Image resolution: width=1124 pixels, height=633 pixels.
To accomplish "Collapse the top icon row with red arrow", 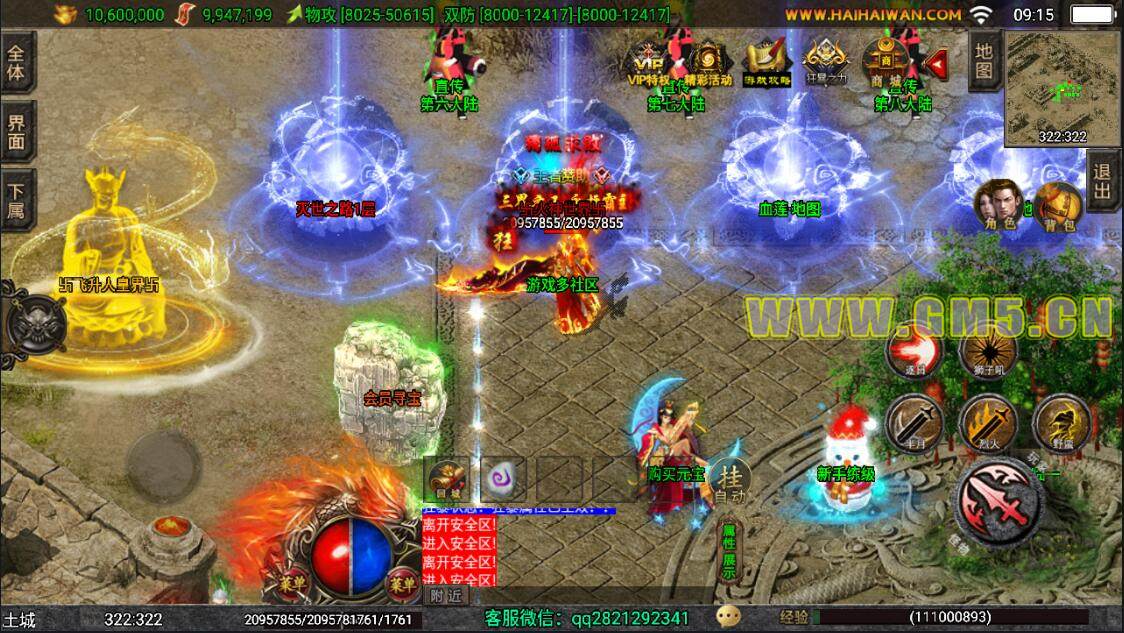I will coord(936,64).
